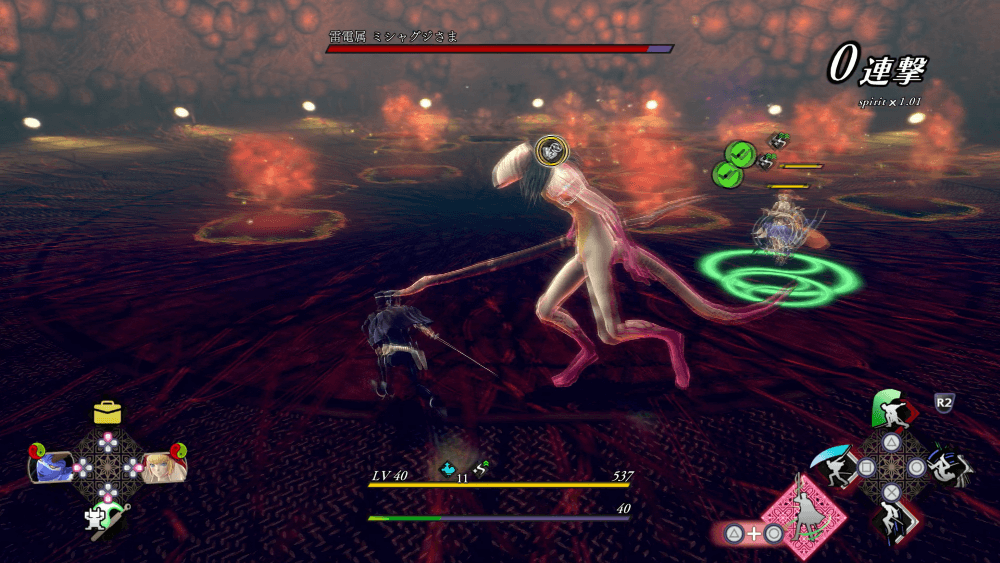Select the lock-on marker on the boss
Screen dimensions: 1000x563
[548, 151]
